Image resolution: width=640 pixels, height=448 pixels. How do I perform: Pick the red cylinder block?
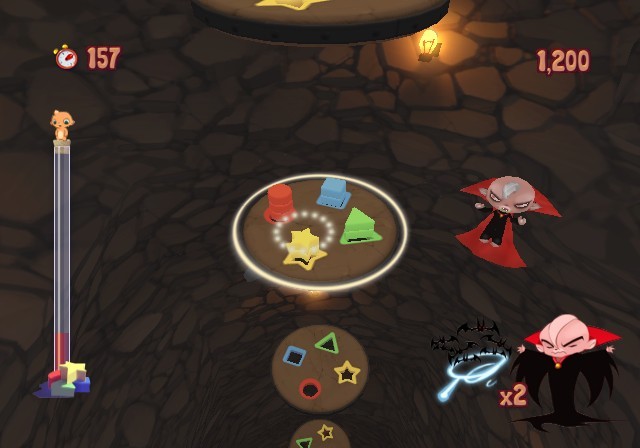coord(279,203)
